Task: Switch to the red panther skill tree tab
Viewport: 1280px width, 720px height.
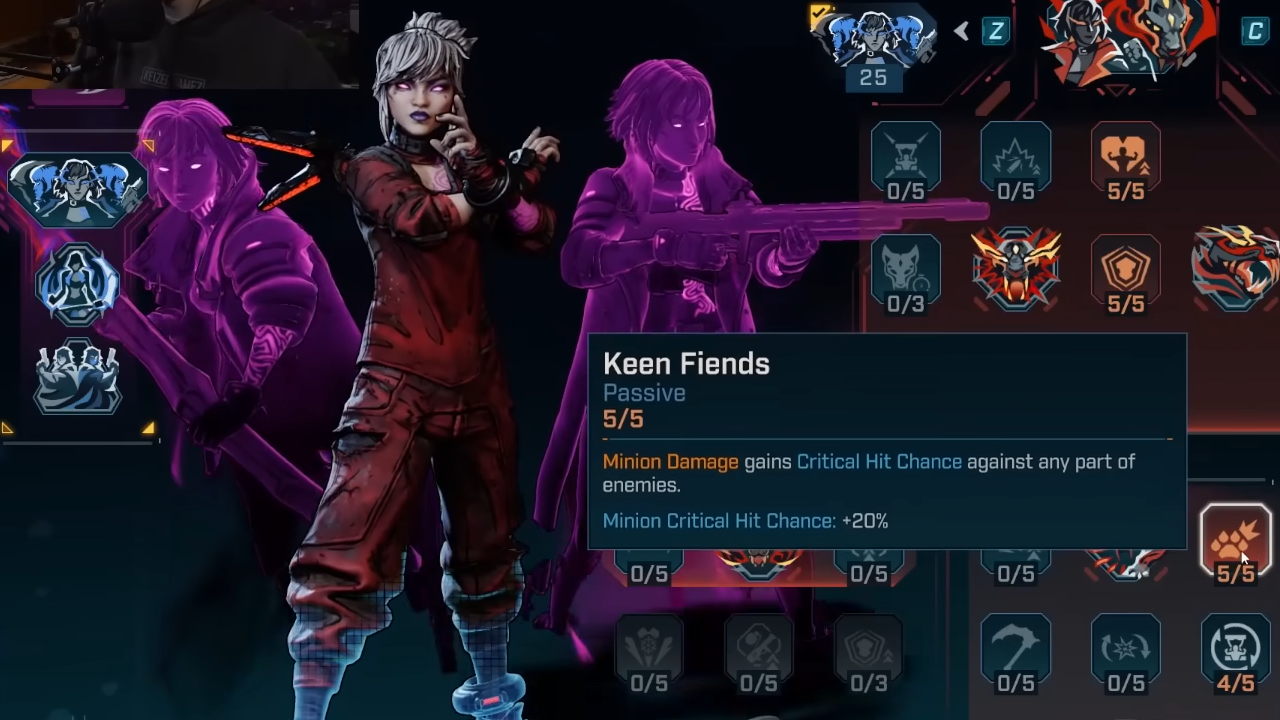Action: tap(1127, 42)
